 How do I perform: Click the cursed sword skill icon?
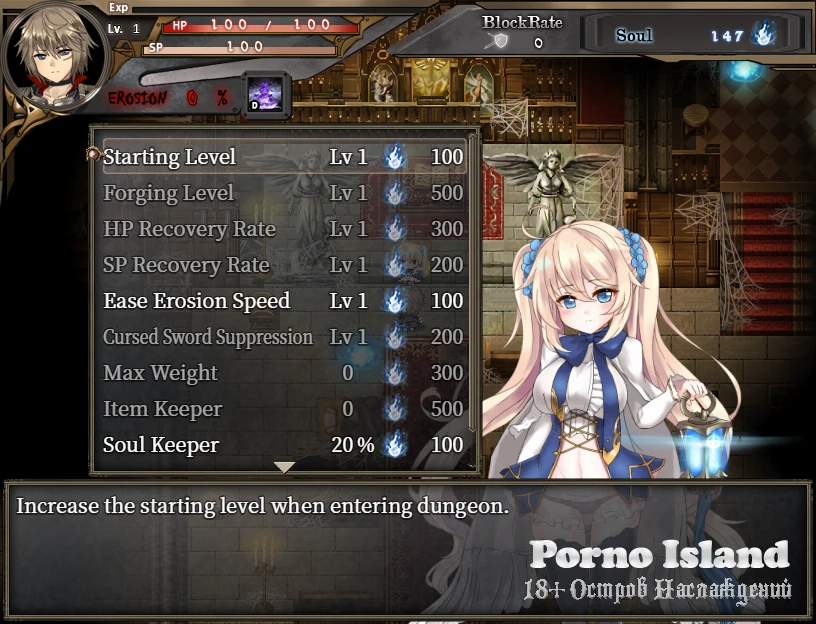[265, 93]
